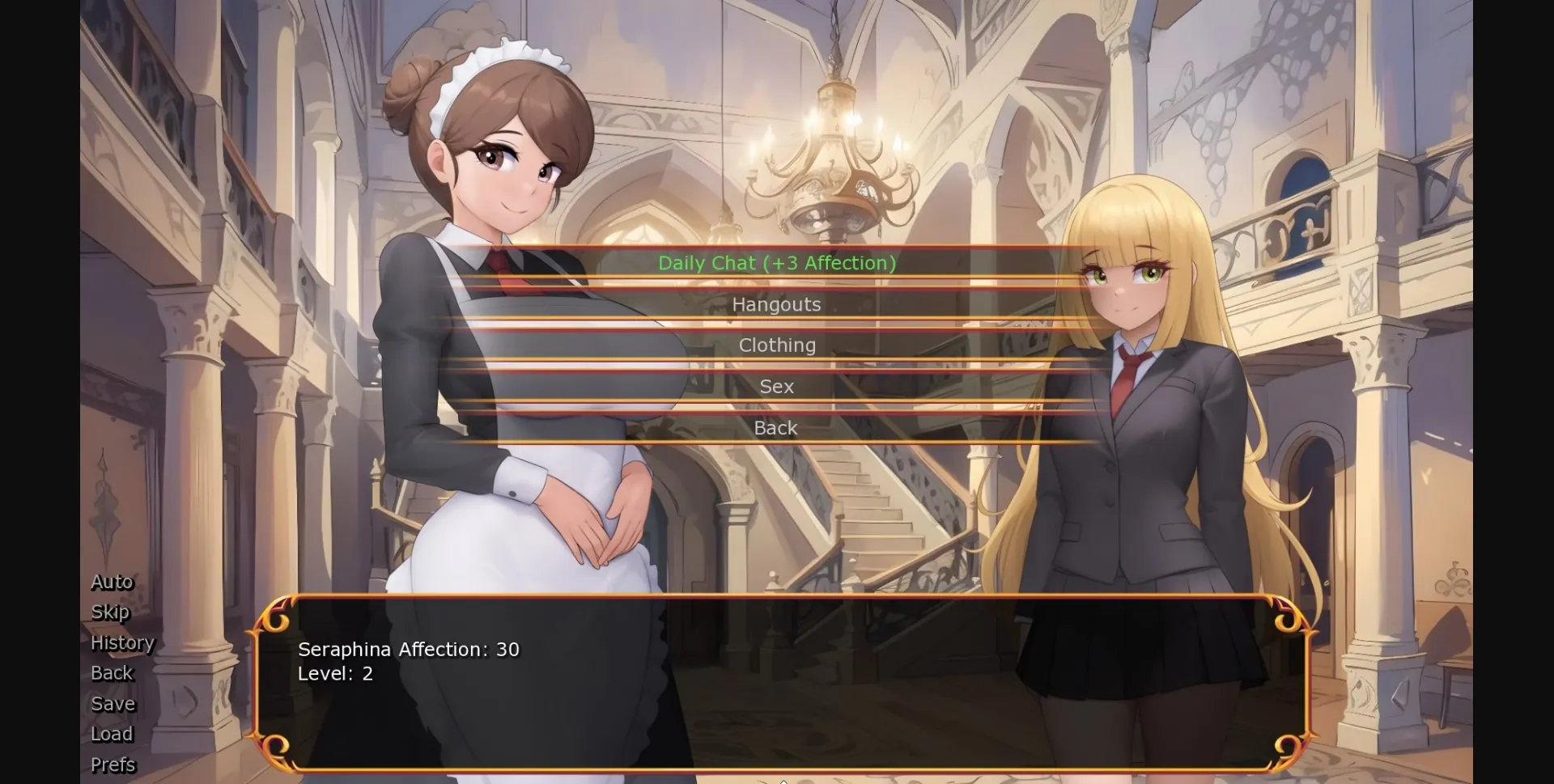Open the Prefs settings screen

click(x=113, y=765)
